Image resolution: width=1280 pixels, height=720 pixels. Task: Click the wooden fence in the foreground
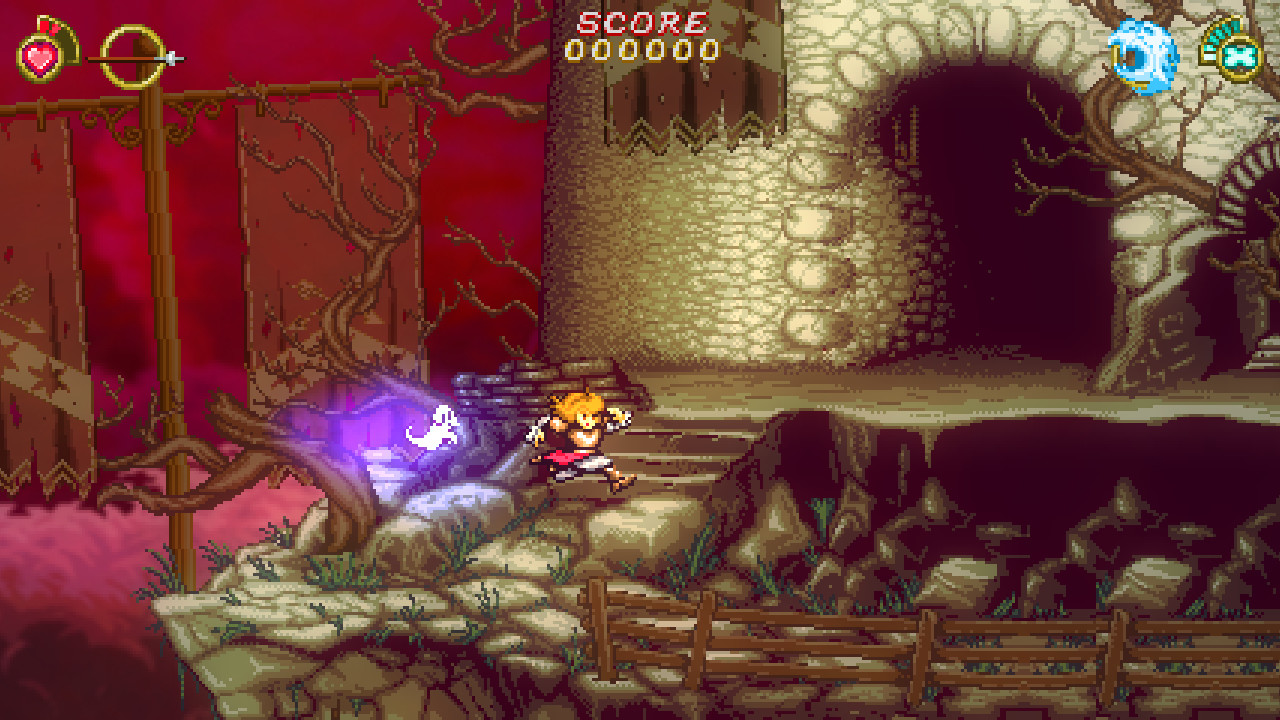(x=850, y=640)
